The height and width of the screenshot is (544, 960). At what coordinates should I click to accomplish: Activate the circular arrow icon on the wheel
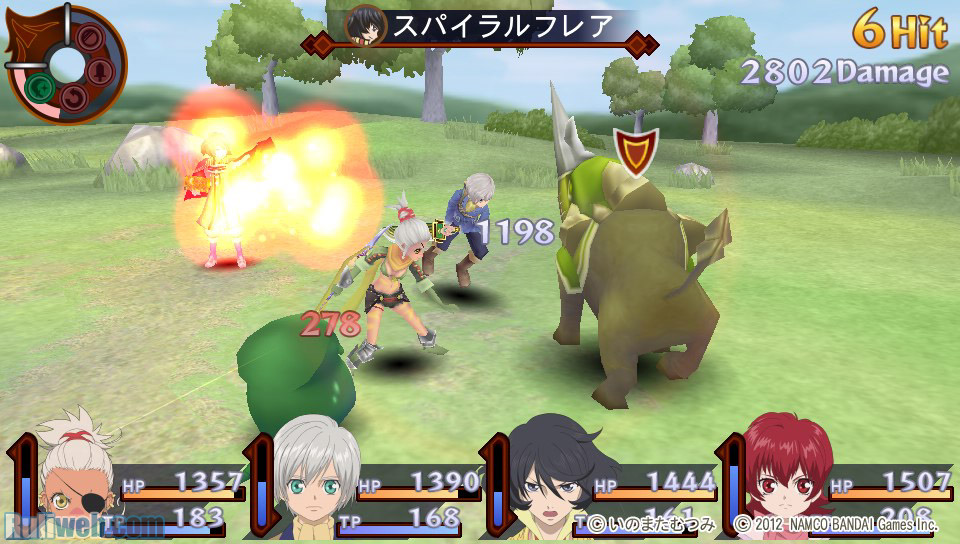coord(75,97)
